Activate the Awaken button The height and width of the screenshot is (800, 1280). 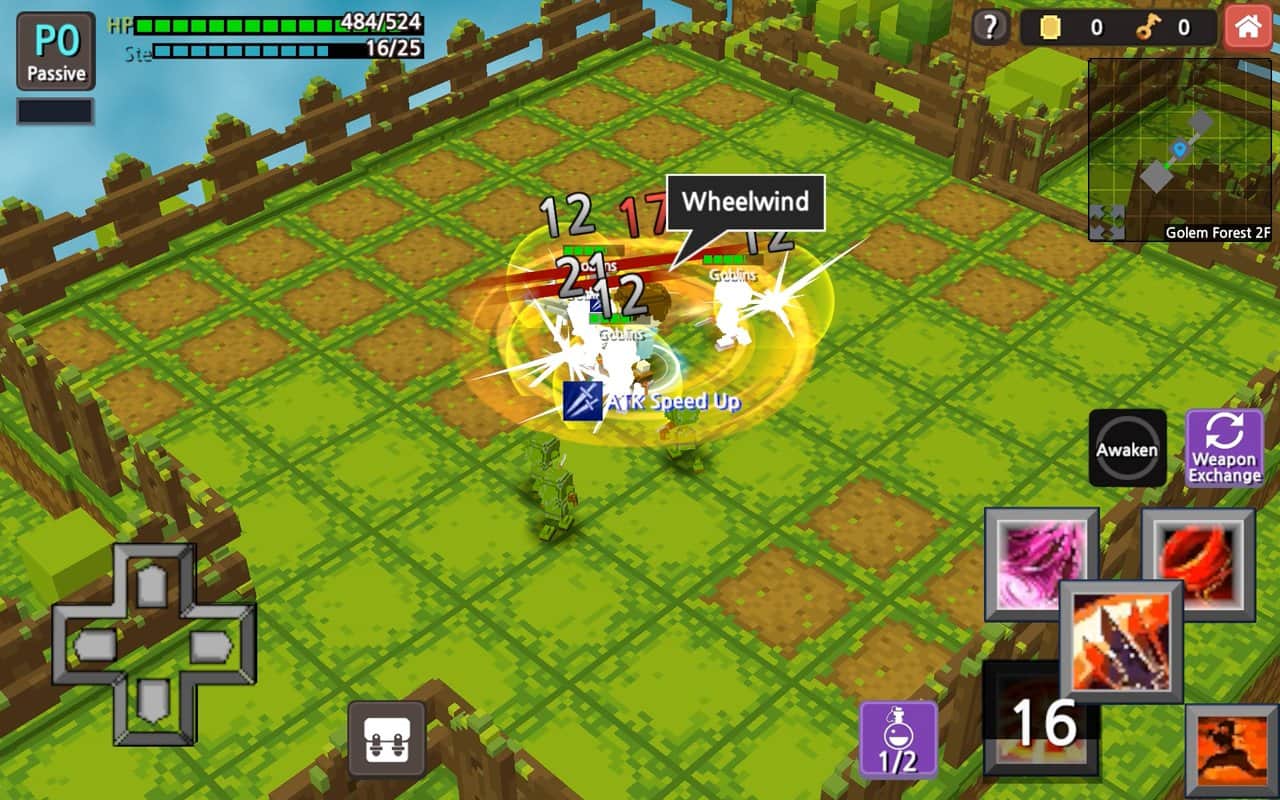point(1127,449)
